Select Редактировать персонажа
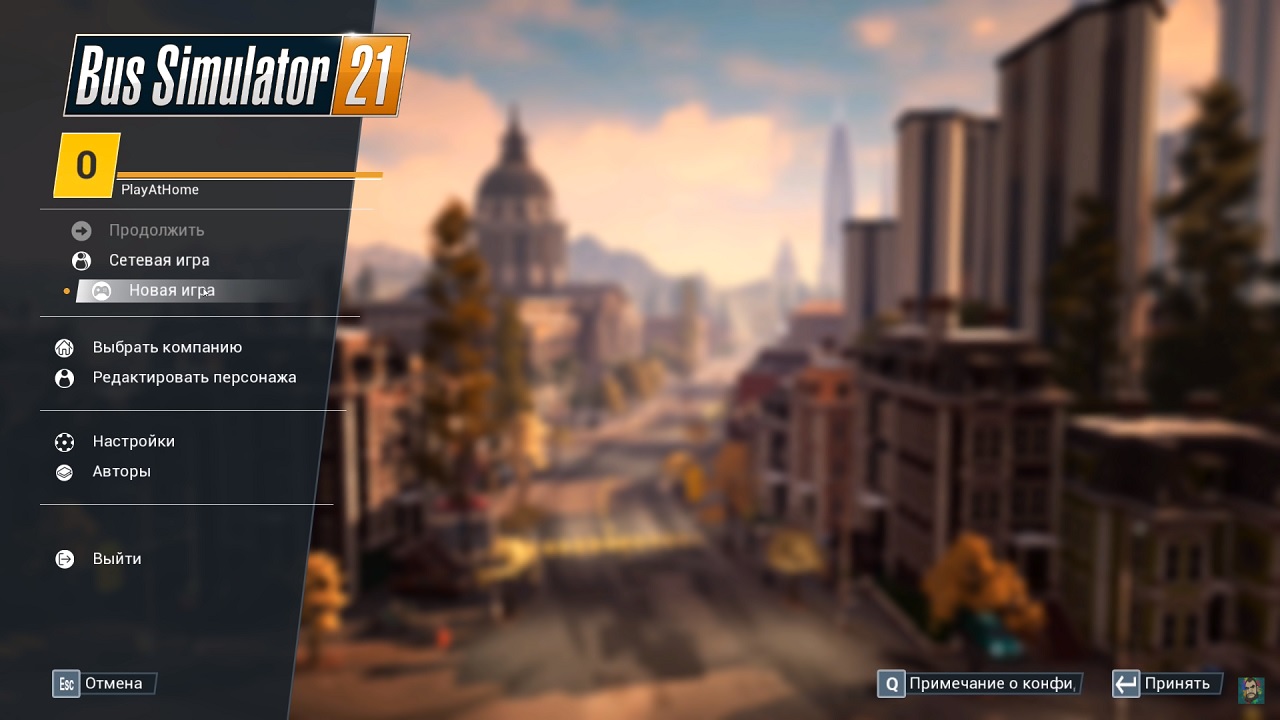Image resolution: width=1280 pixels, height=720 pixels. point(195,377)
